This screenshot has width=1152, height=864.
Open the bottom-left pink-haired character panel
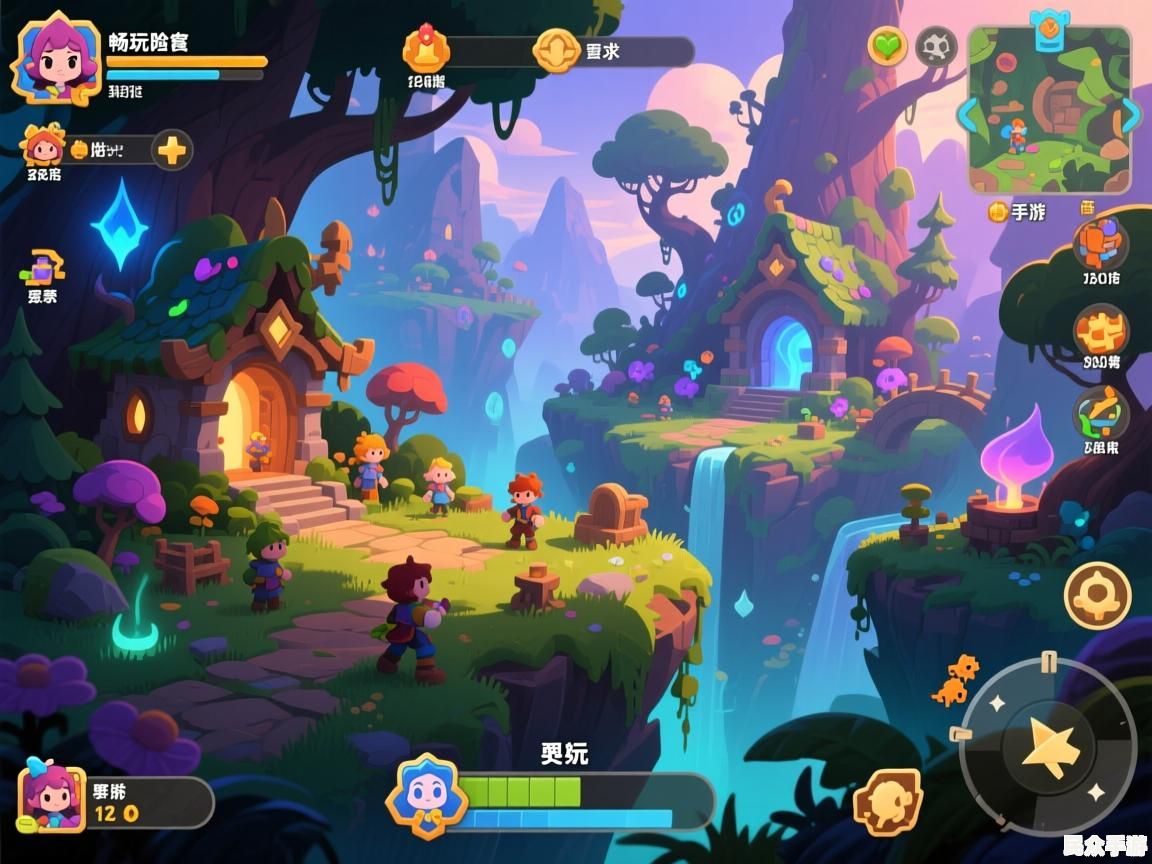click(x=53, y=797)
